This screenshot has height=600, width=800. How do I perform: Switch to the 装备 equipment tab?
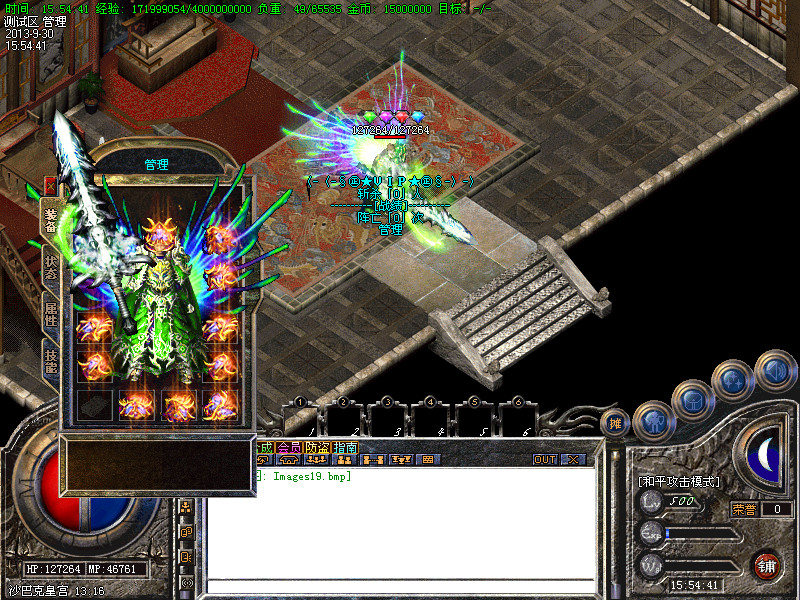(x=50, y=220)
